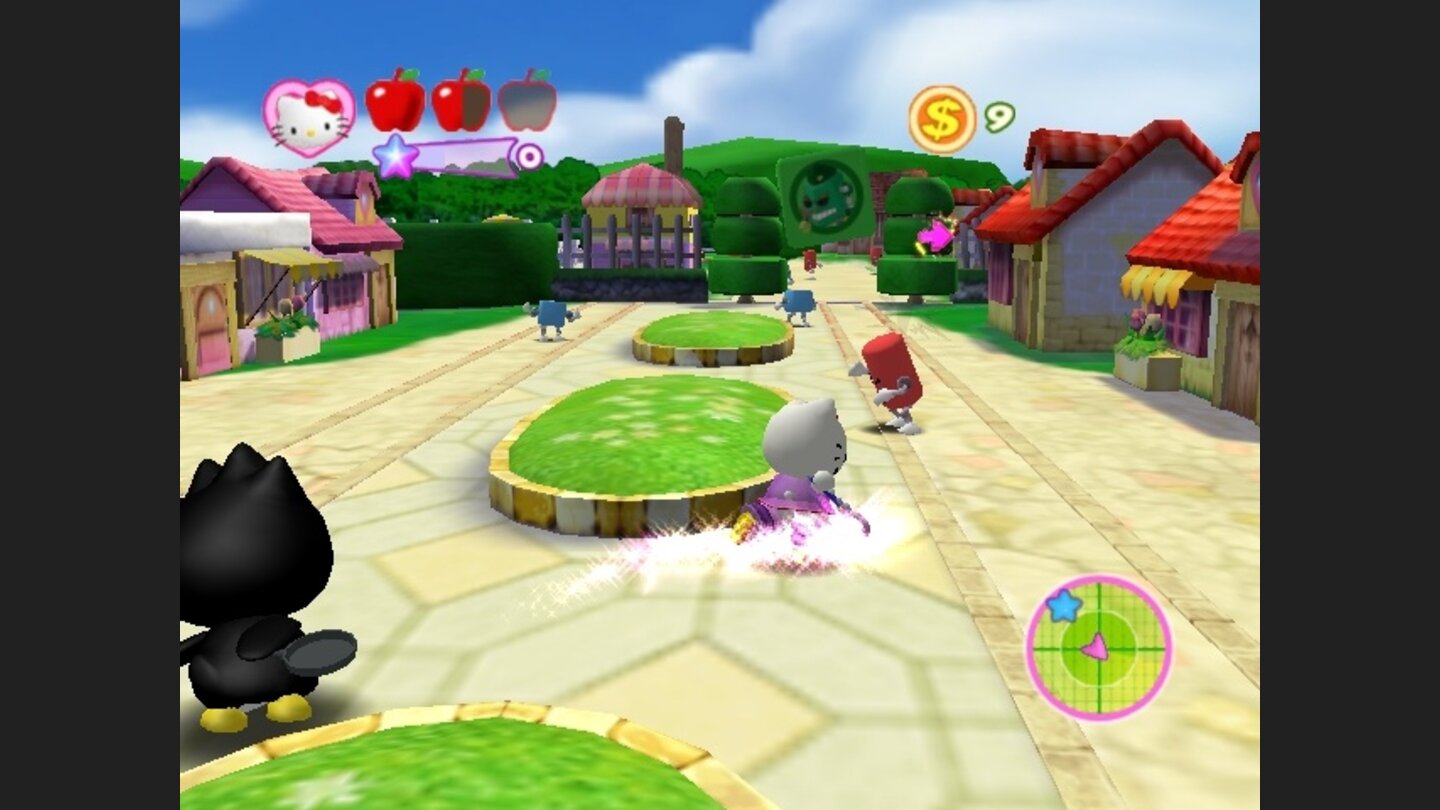Click the grey empty apple icon
This screenshot has height=810, width=1440.
[524, 107]
